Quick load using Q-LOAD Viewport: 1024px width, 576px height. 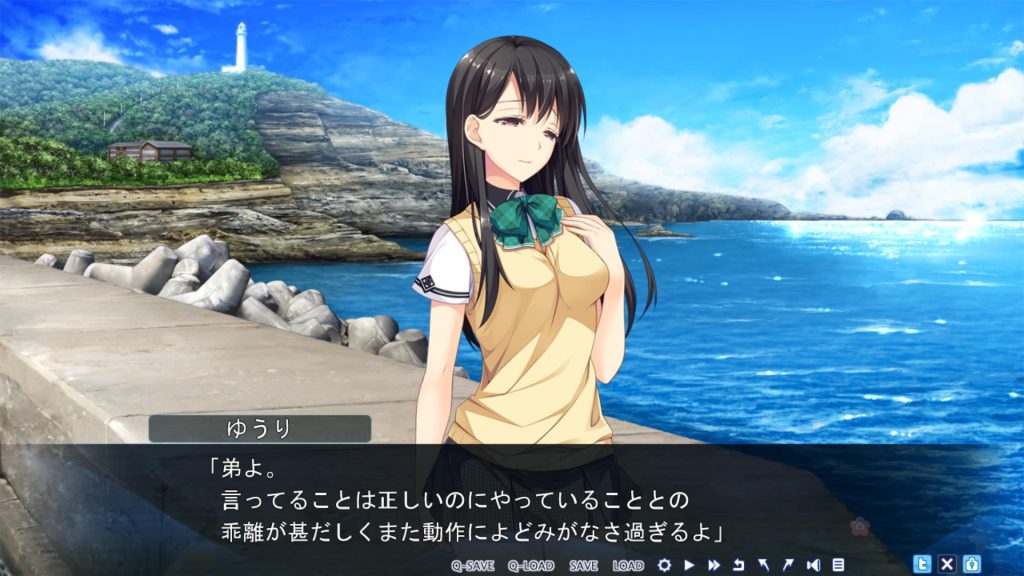(x=530, y=565)
